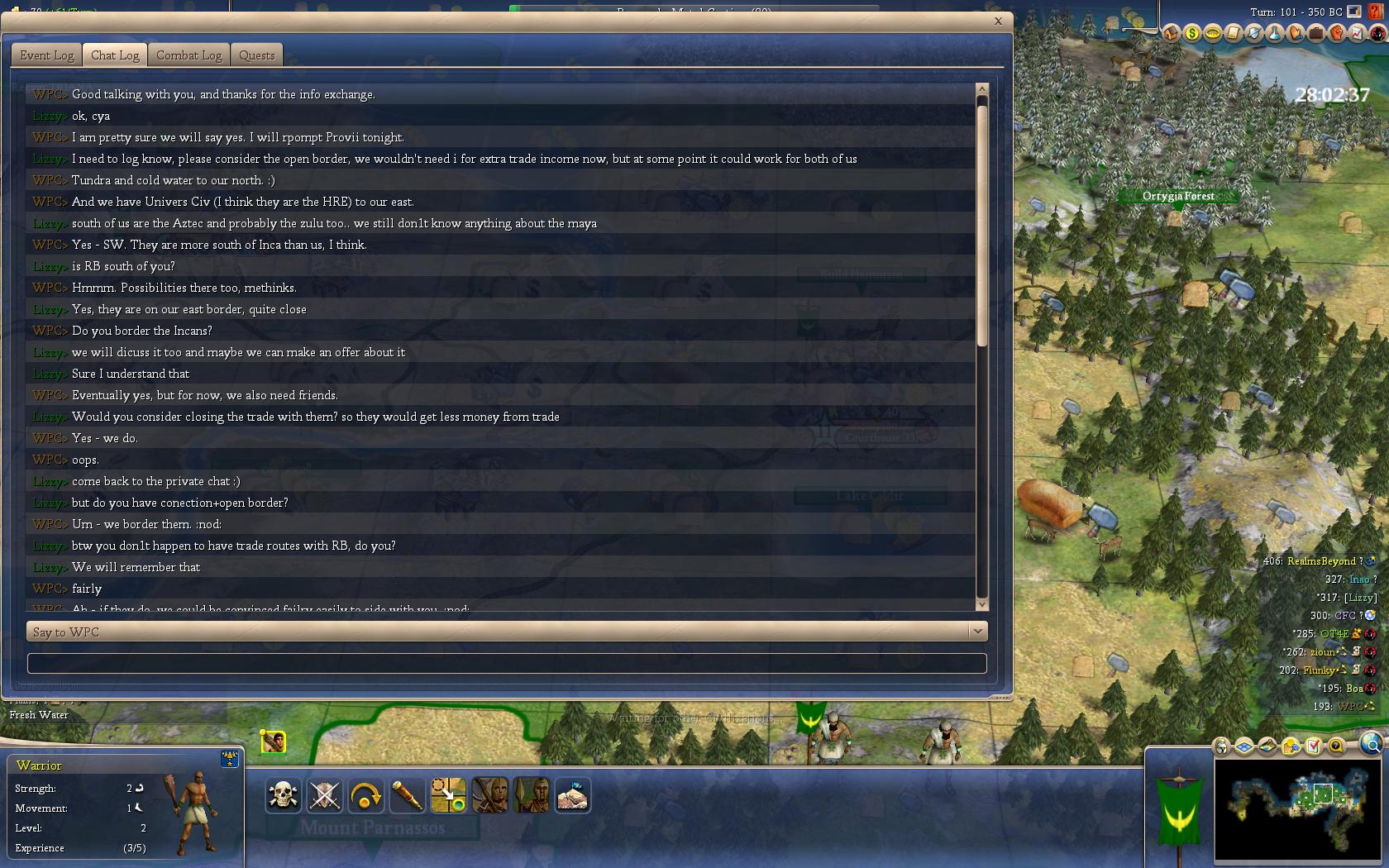Screen dimensions: 1389x868
Task: Open the science advisor flask icon
Action: coord(1274,33)
